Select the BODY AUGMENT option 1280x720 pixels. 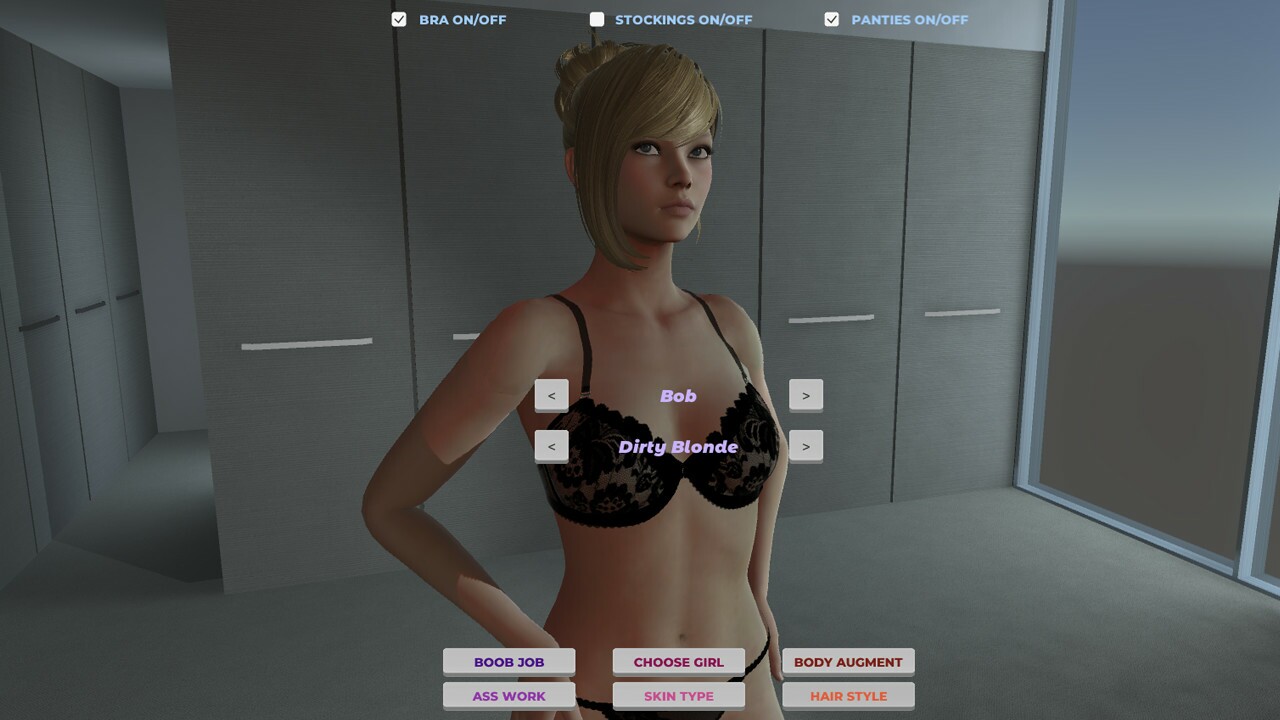(x=847, y=661)
